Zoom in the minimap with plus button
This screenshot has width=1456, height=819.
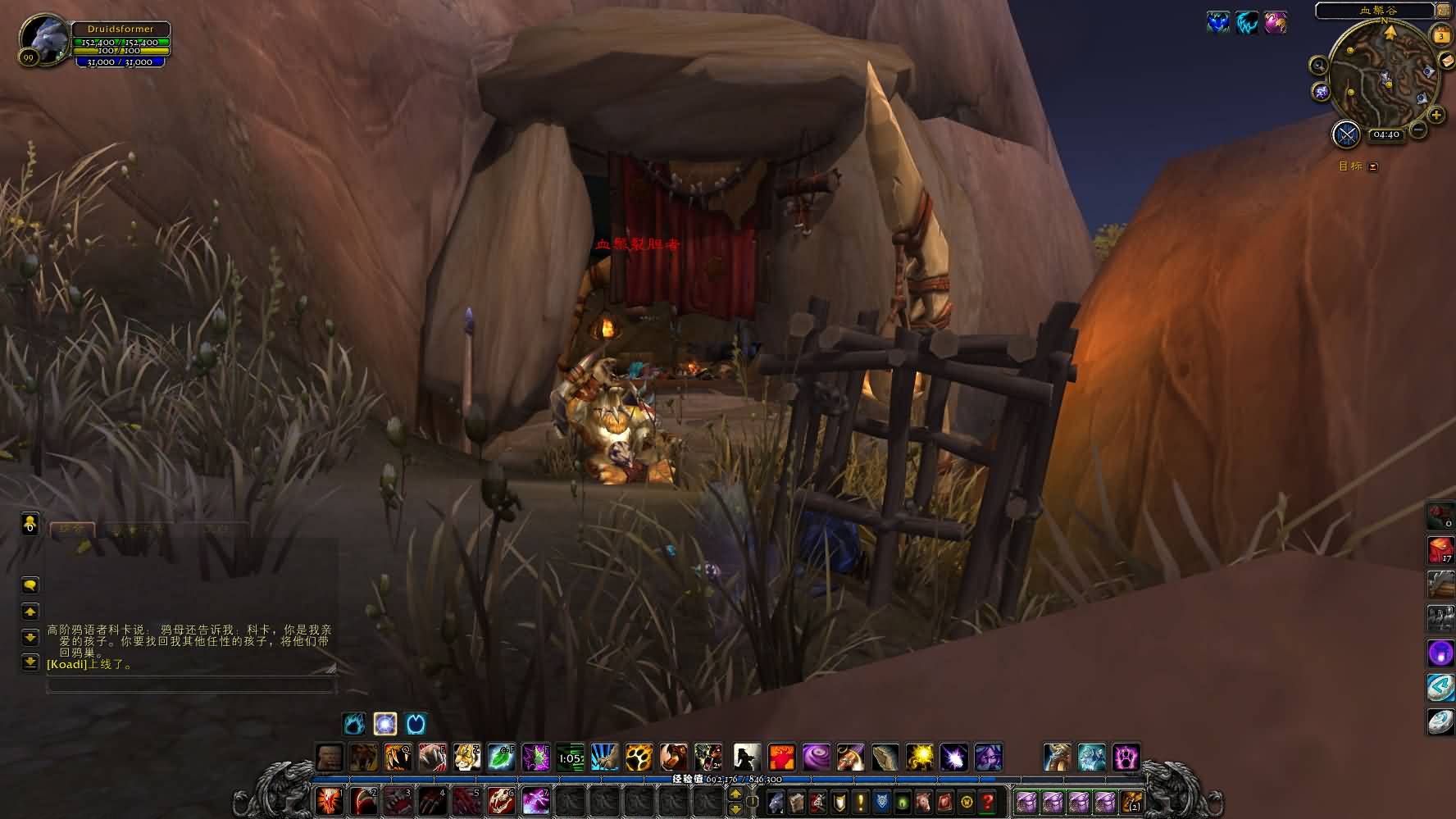pos(1436,116)
